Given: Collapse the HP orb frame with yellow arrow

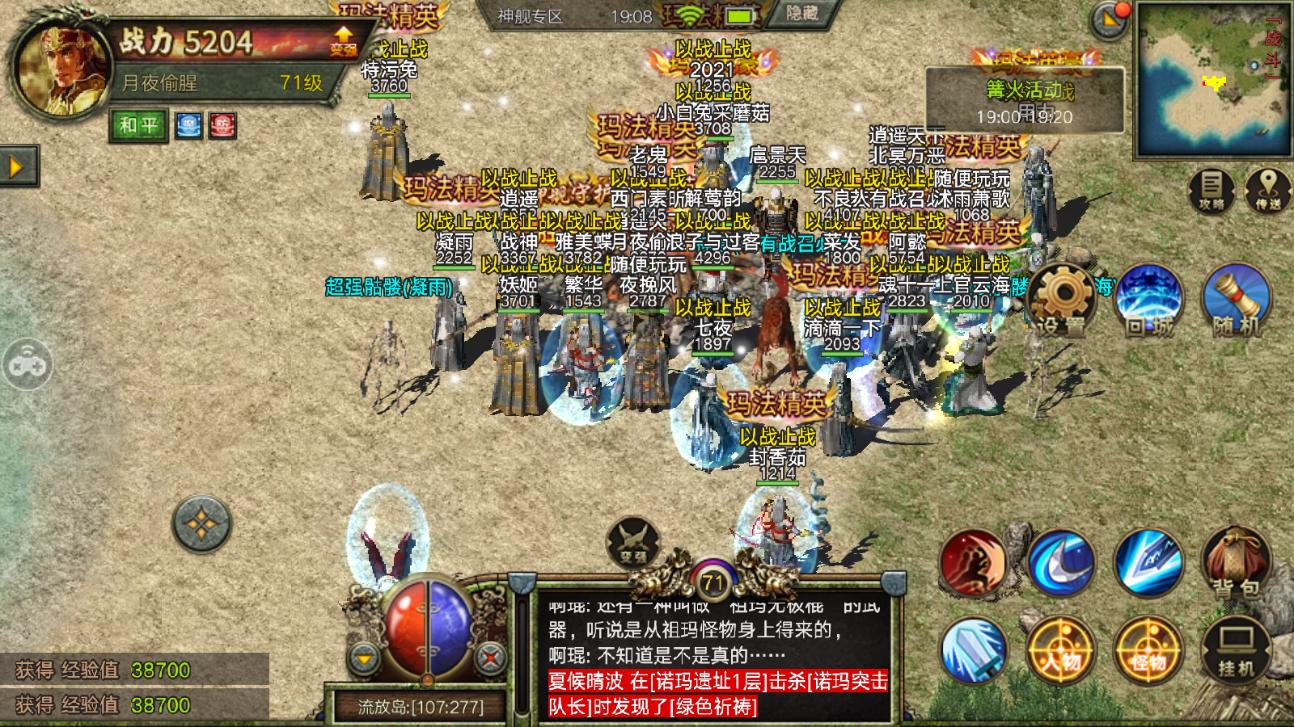Looking at the screenshot, I should [364, 657].
